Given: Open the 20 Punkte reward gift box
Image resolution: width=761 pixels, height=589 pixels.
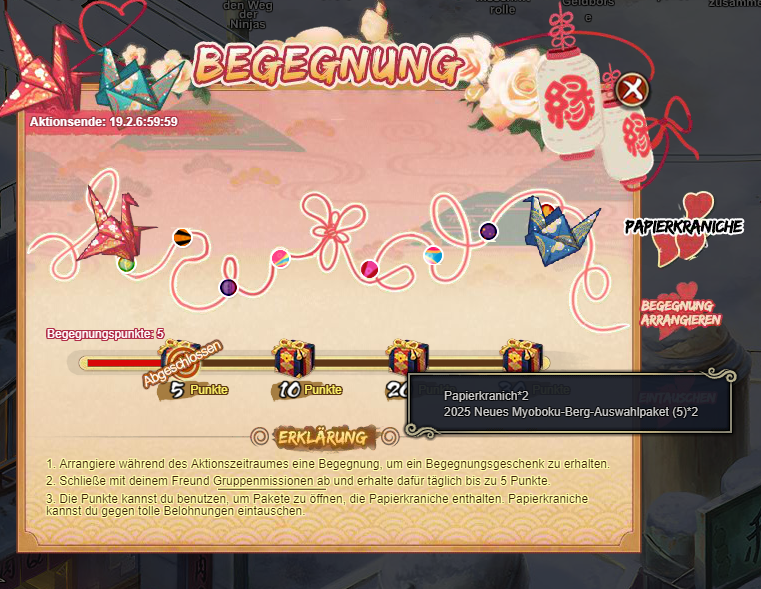Looking at the screenshot, I should [x=408, y=356].
